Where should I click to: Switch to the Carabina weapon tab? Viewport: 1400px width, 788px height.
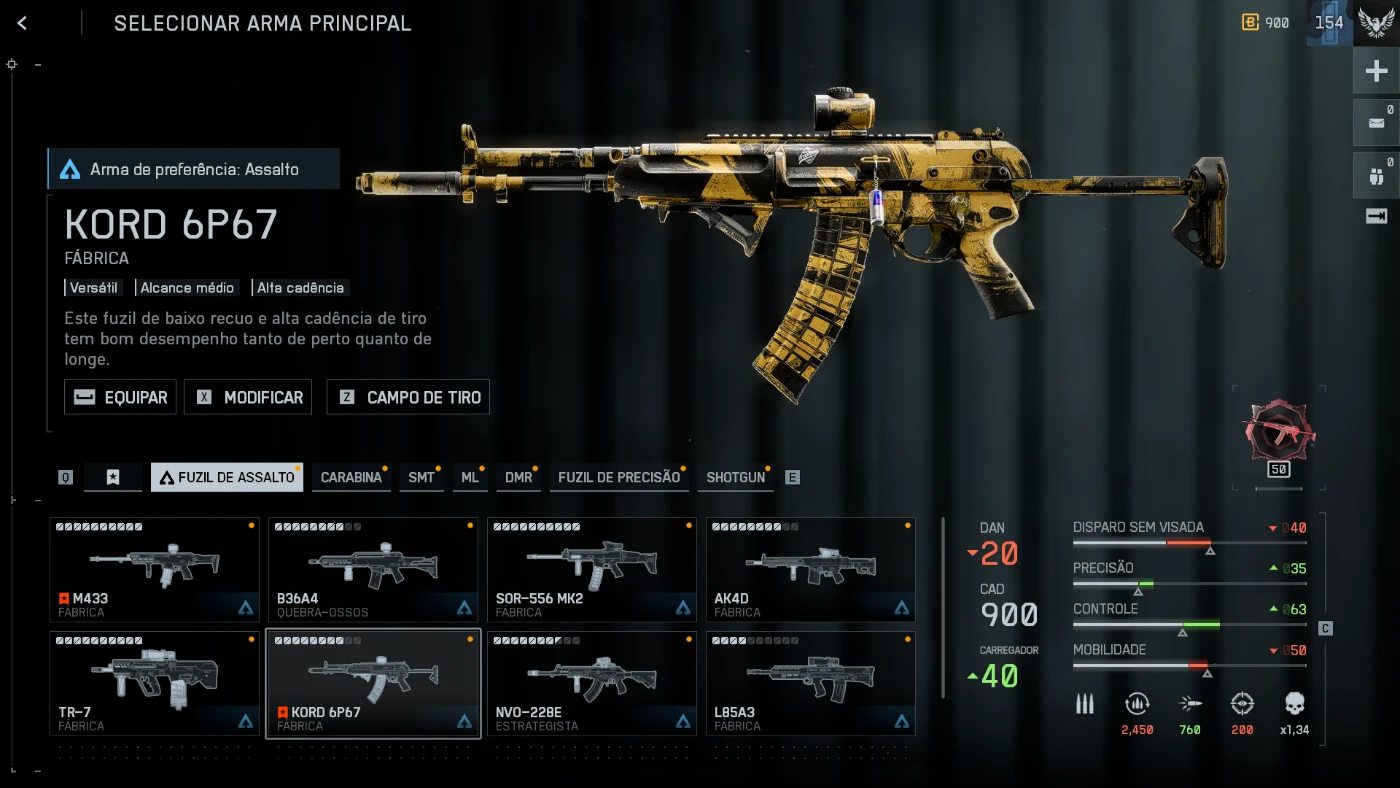[x=351, y=477]
